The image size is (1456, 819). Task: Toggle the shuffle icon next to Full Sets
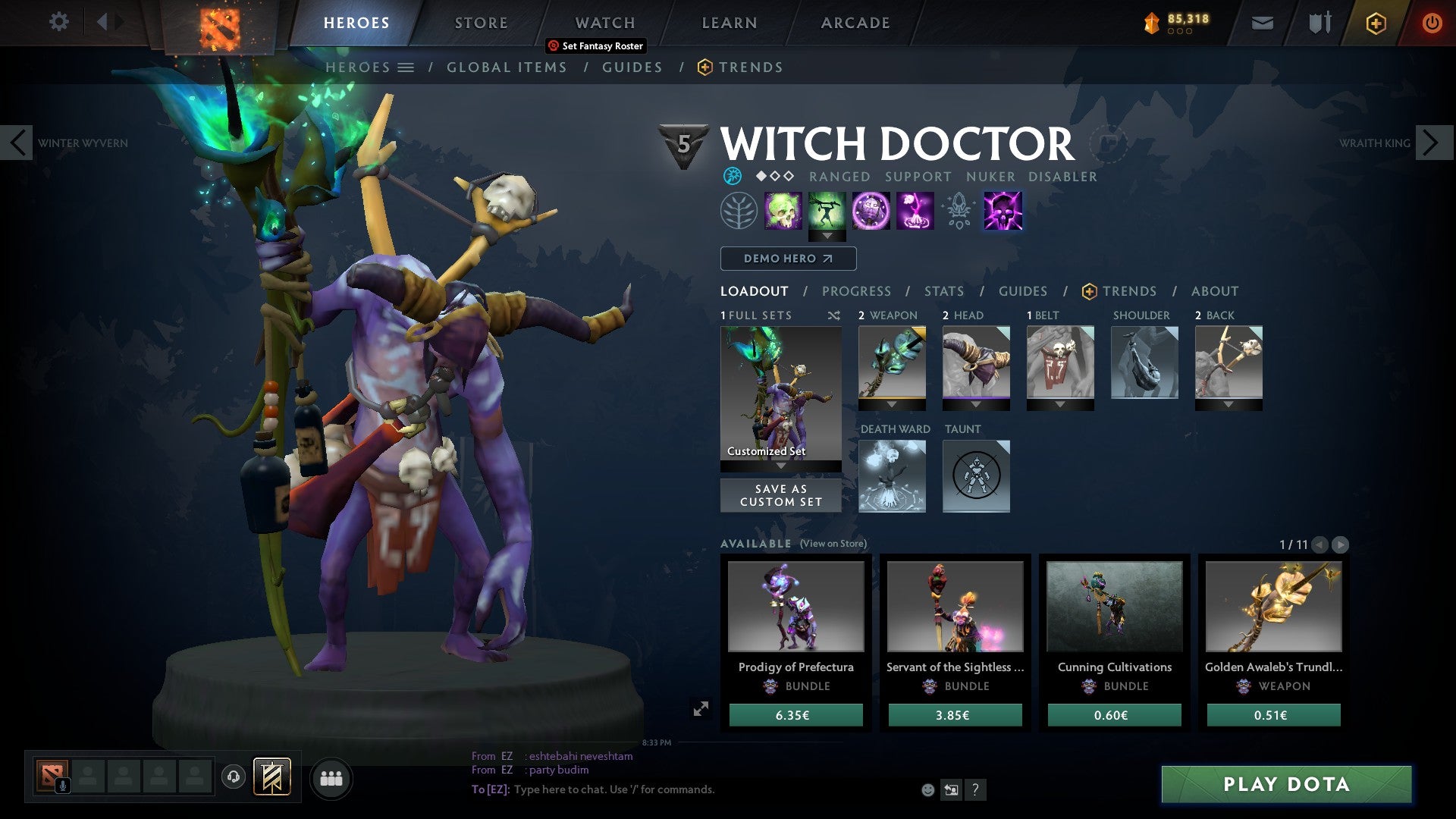(834, 315)
